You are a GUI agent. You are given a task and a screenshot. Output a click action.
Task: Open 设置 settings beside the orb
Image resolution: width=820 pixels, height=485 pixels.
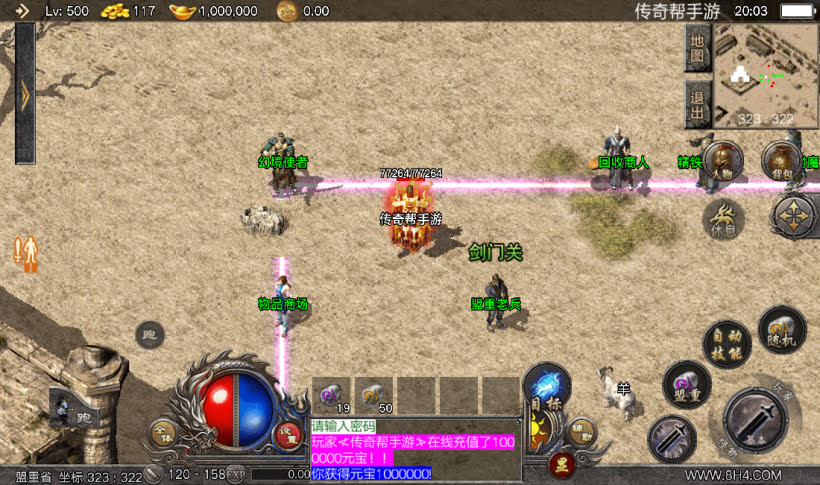coord(289,433)
